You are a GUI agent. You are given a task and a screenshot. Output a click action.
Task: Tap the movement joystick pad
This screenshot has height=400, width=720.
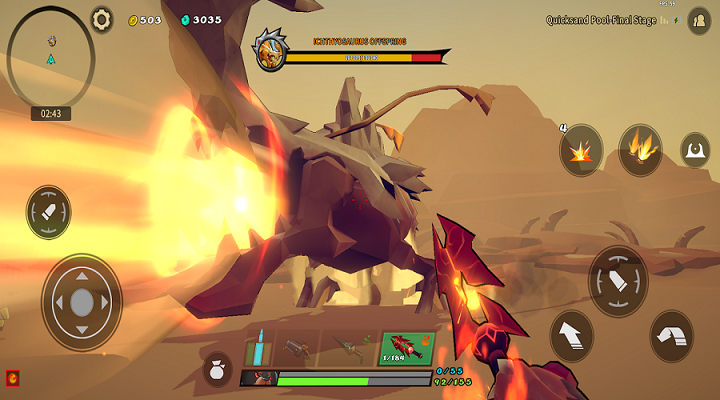pyautogui.click(x=82, y=301)
